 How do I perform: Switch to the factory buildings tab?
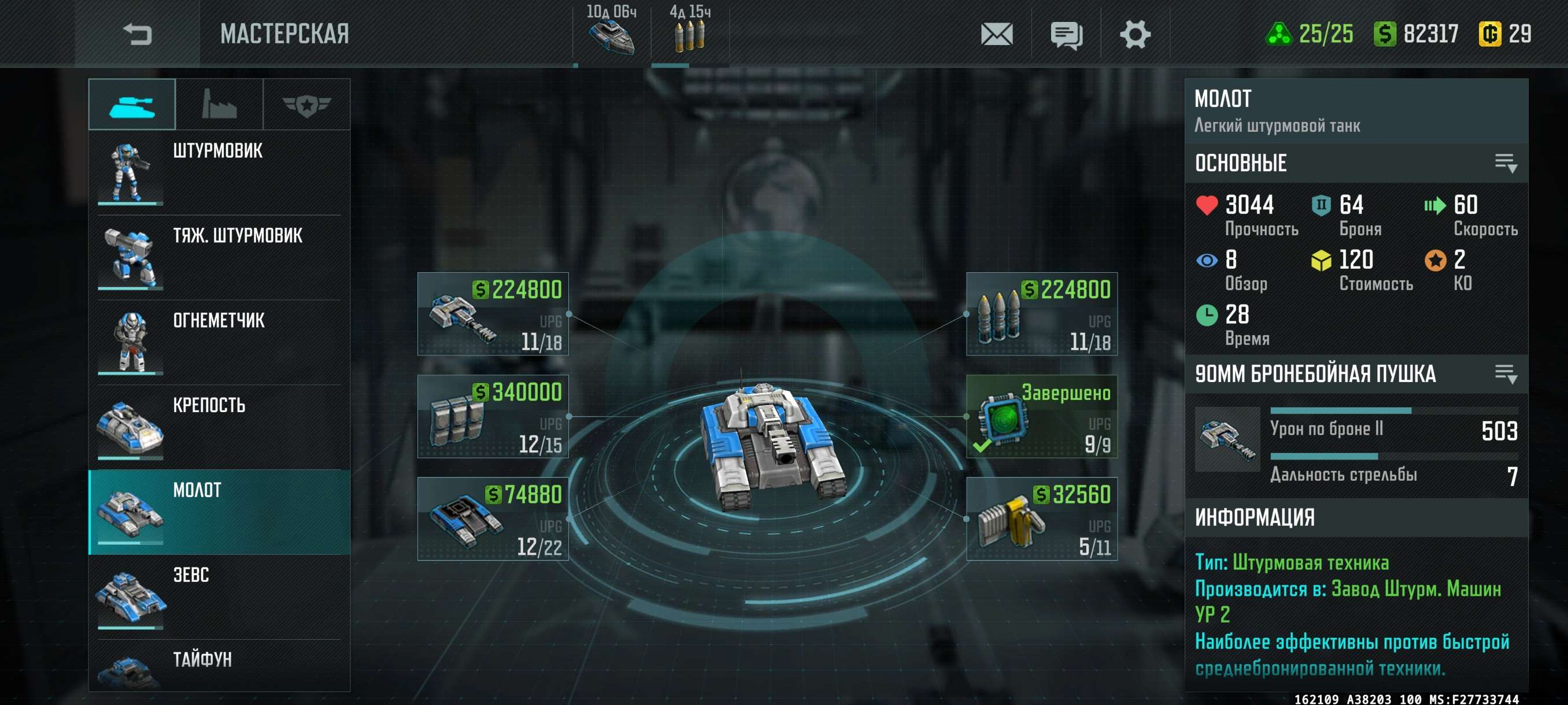pos(219,105)
